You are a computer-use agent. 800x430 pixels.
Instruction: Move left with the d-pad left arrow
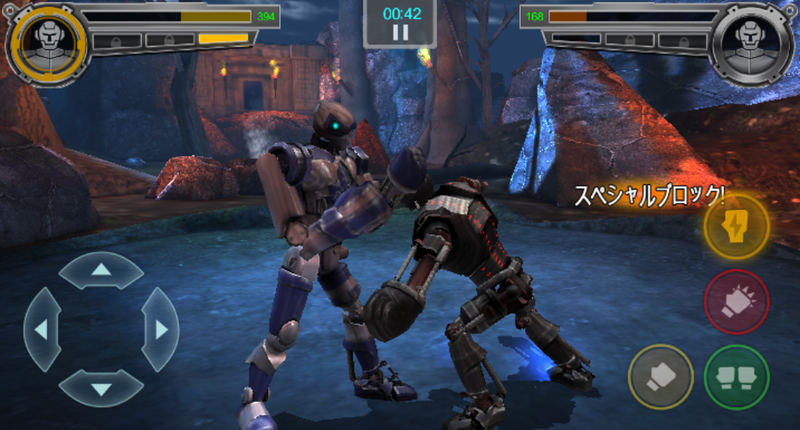click(x=42, y=328)
